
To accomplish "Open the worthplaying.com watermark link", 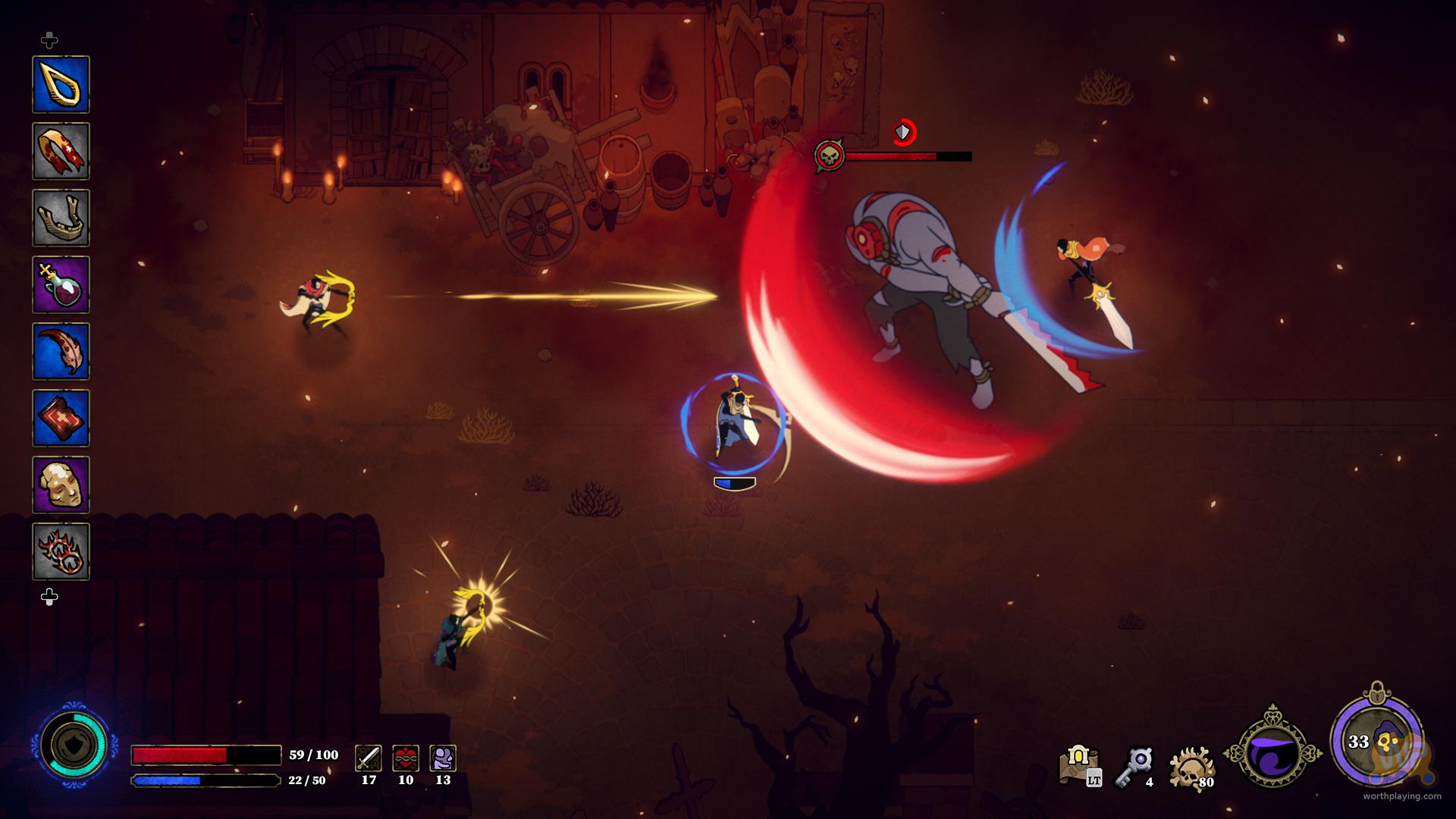I will [1401, 796].
